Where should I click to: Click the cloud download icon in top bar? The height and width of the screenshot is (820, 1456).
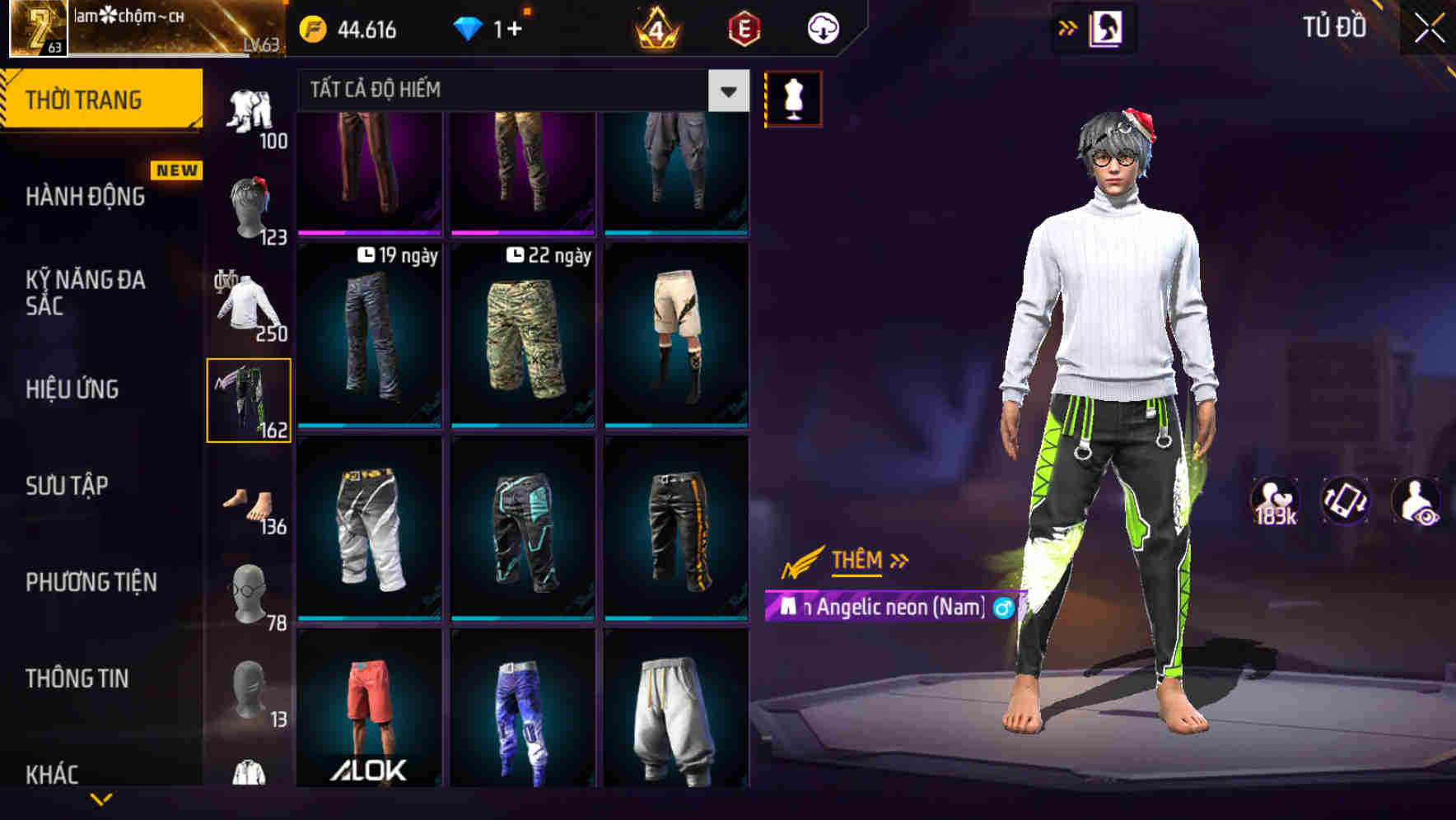[x=823, y=27]
